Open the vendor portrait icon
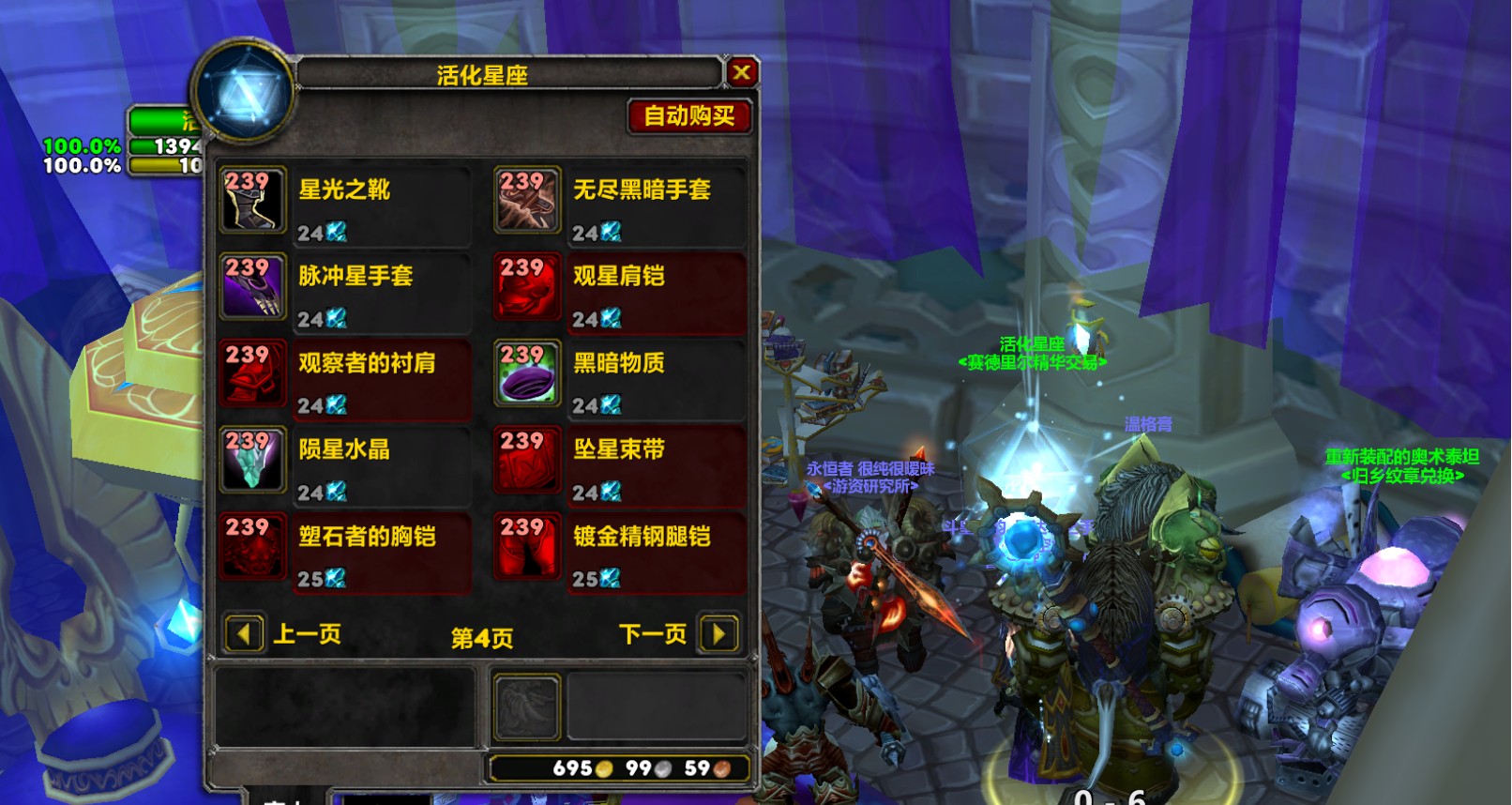 click(x=245, y=92)
